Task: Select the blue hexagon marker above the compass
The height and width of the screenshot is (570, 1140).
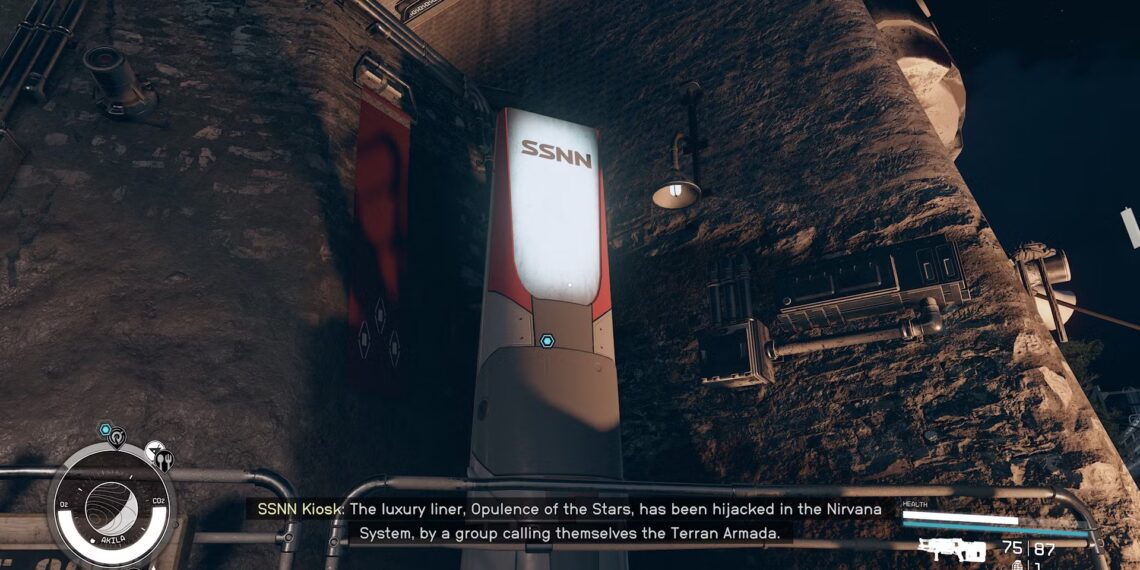Action: [105, 430]
